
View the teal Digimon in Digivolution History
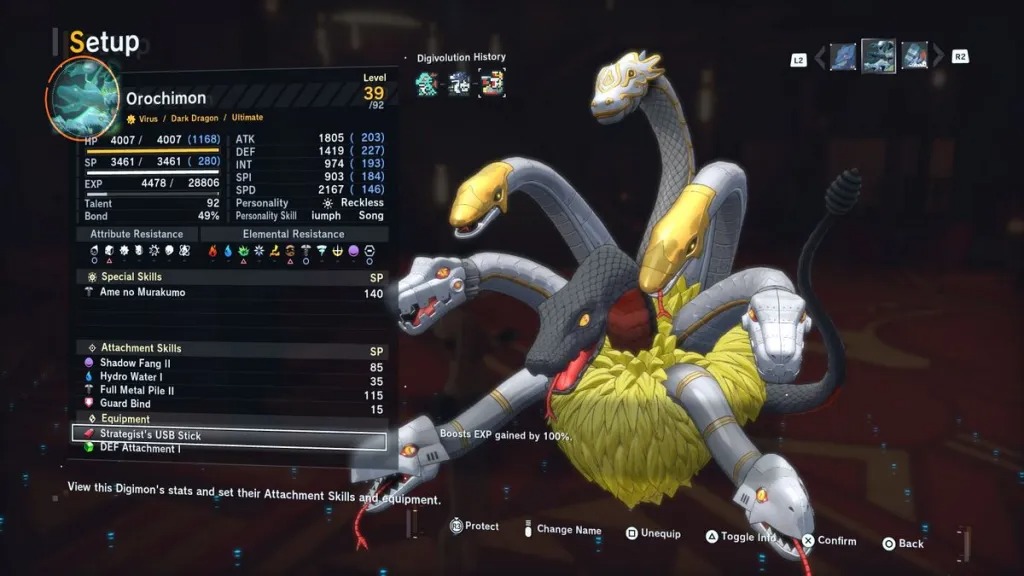[x=428, y=83]
